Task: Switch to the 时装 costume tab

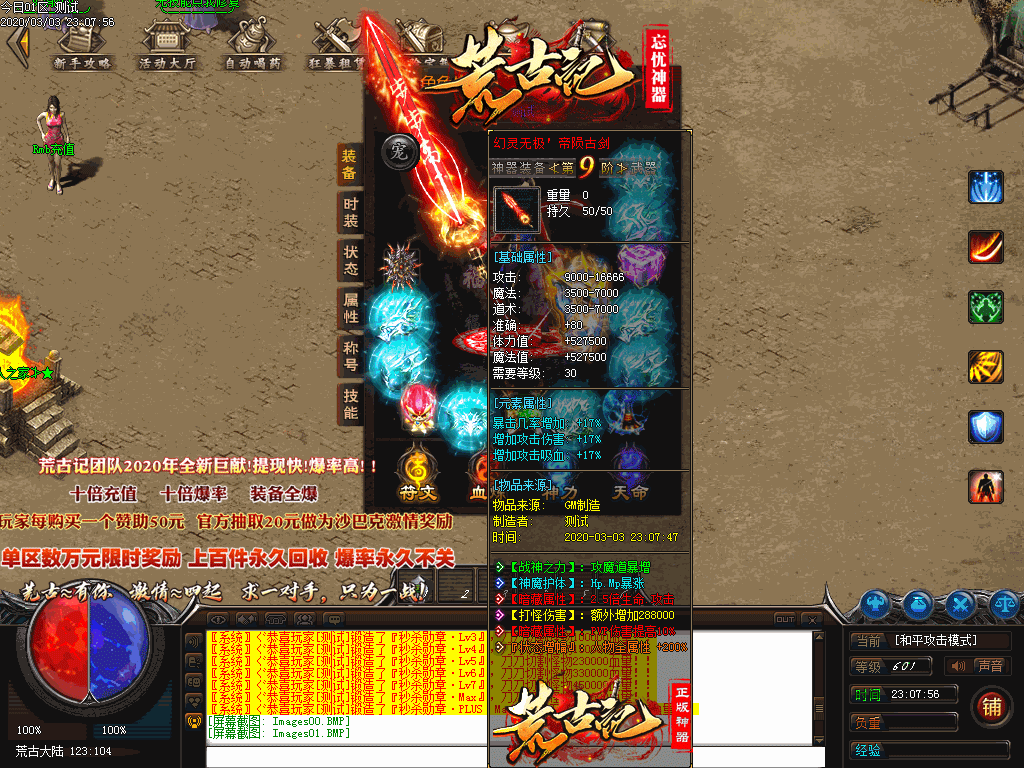Action: click(350, 211)
